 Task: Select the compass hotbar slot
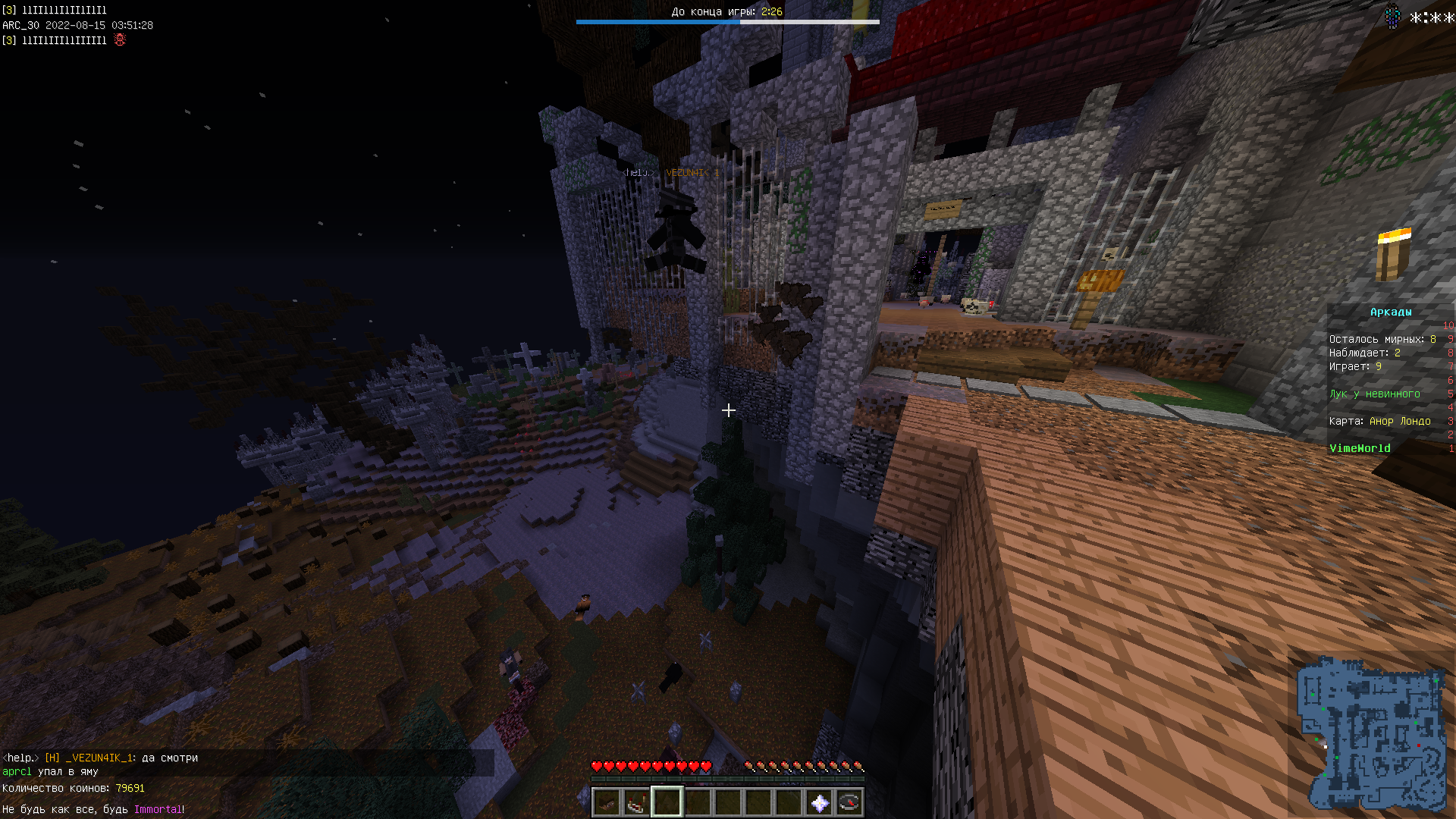849,802
